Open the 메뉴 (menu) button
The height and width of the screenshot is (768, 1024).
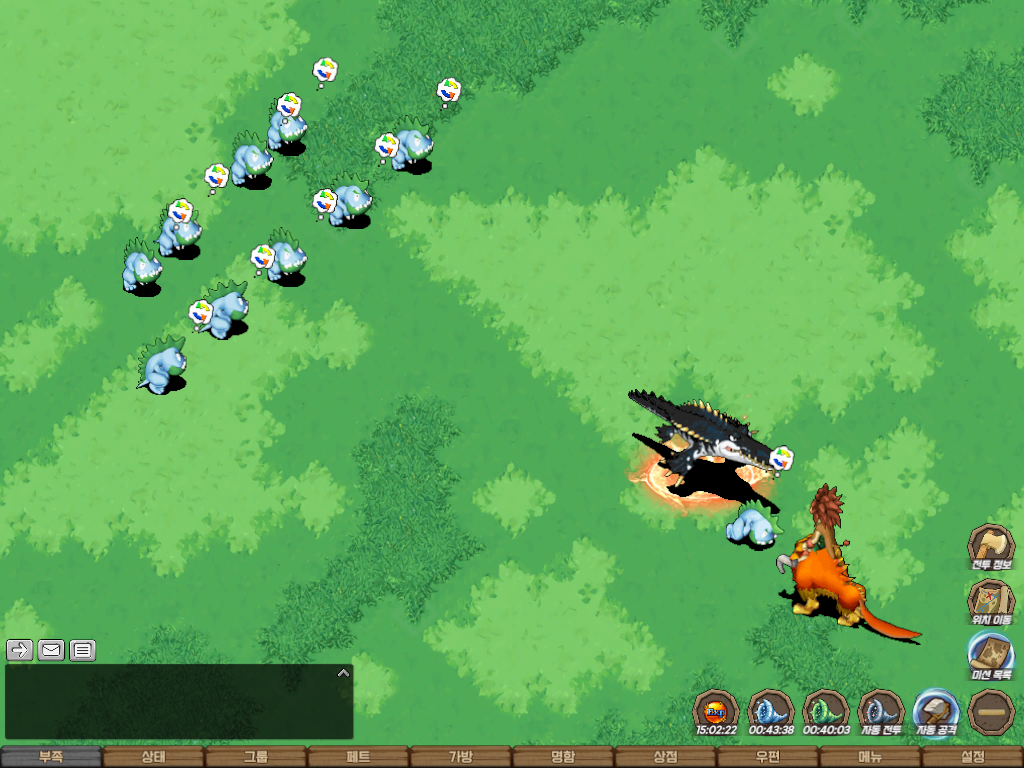pos(870,757)
